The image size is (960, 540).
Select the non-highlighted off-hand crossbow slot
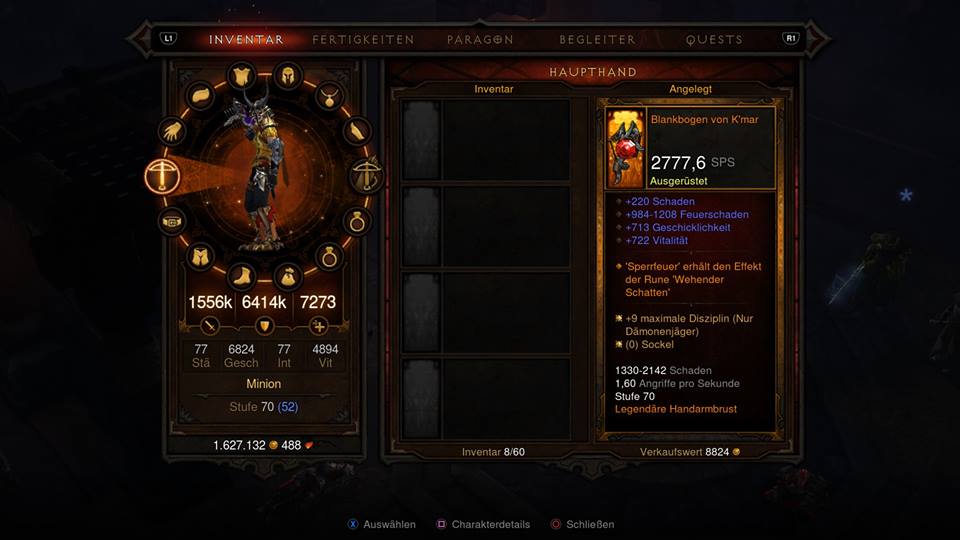tap(366, 176)
